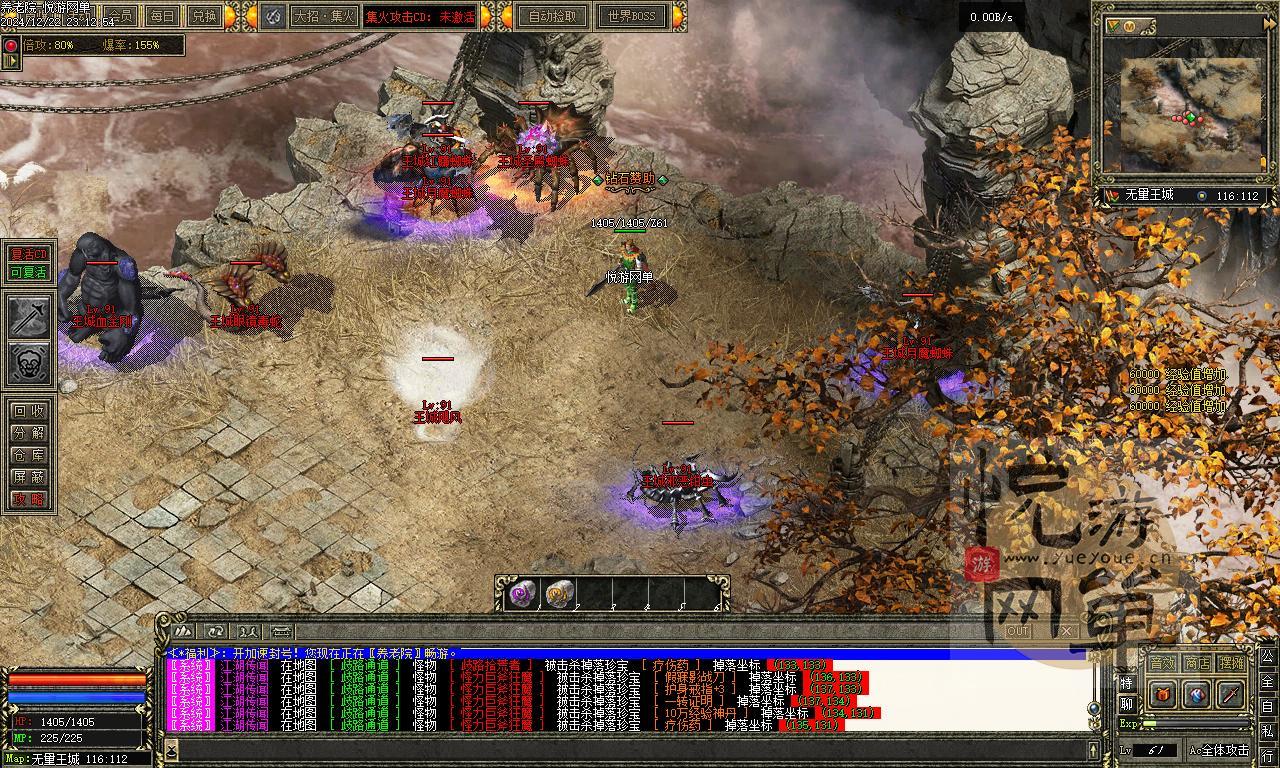This screenshot has height=768, width=1280.
Task: Open the 商店 shop
Action: (1196, 663)
